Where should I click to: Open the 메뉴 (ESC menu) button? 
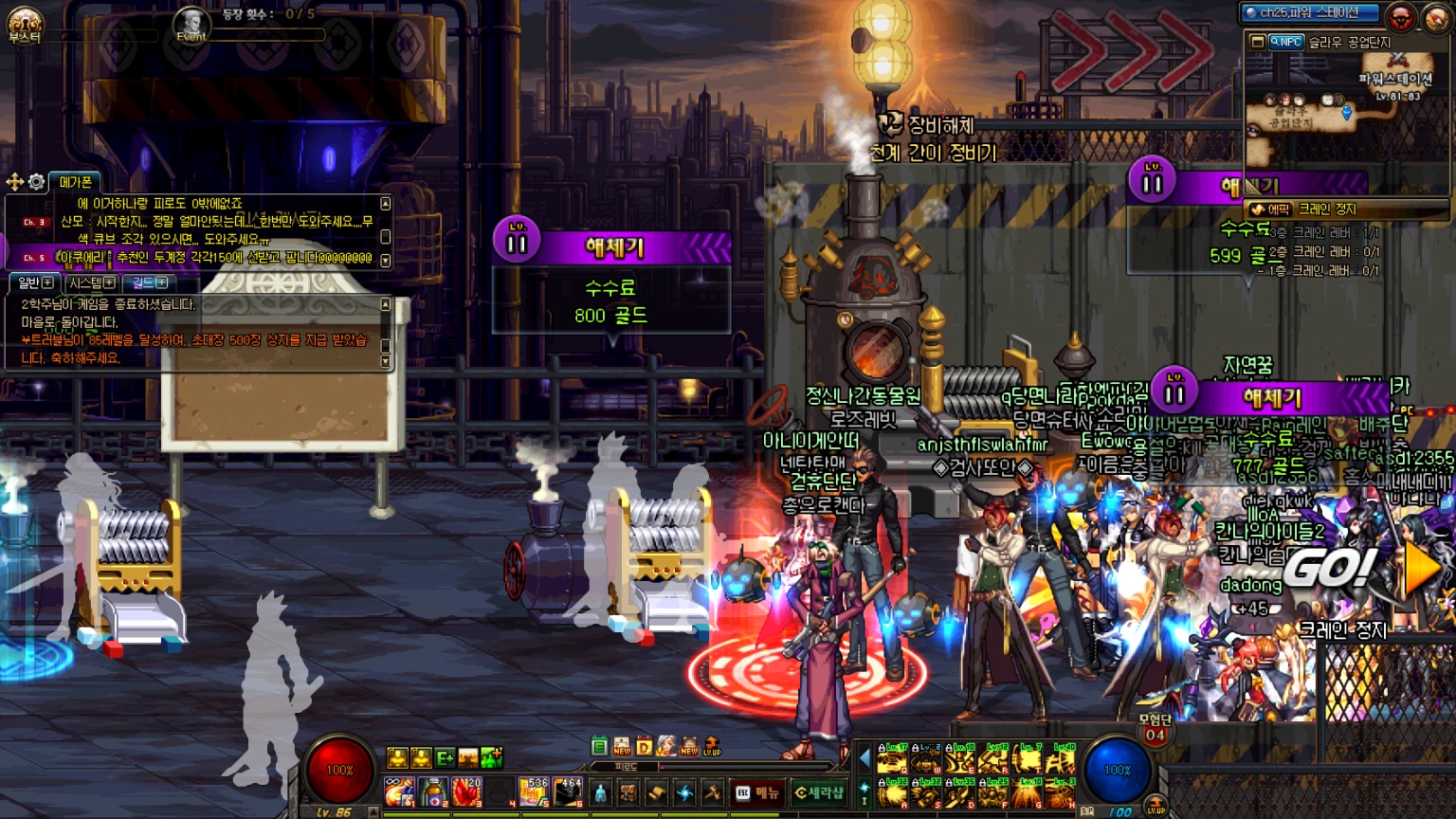[x=756, y=792]
